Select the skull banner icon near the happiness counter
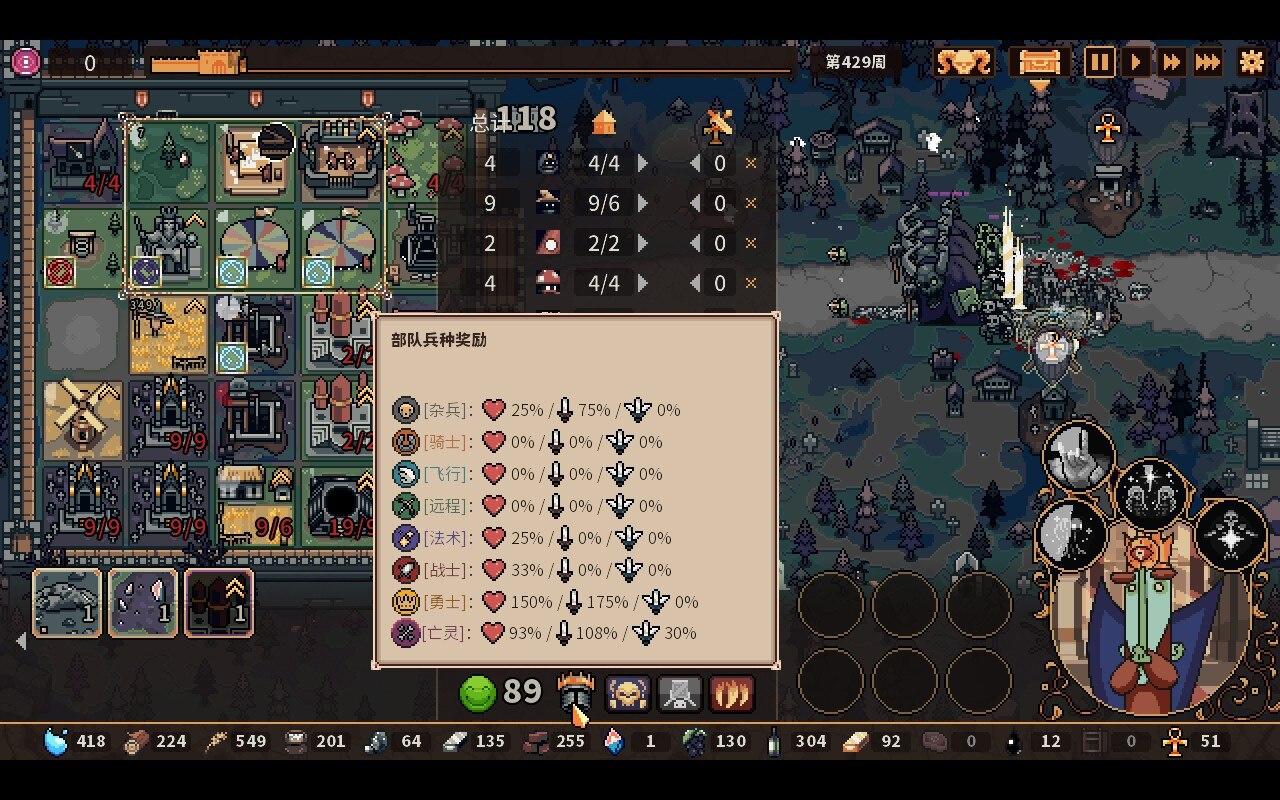1280x800 pixels. point(627,691)
